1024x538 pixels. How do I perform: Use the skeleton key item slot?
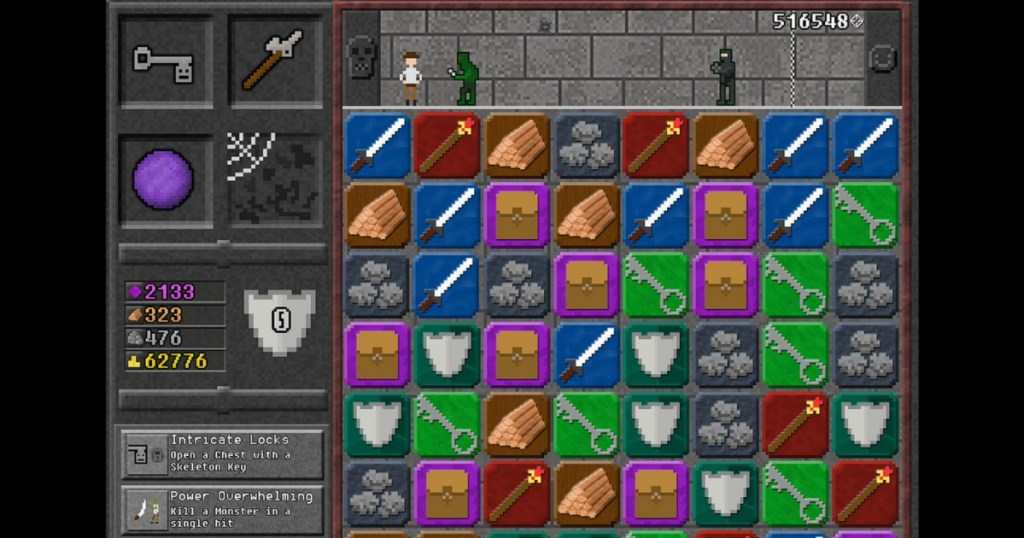click(165, 61)
